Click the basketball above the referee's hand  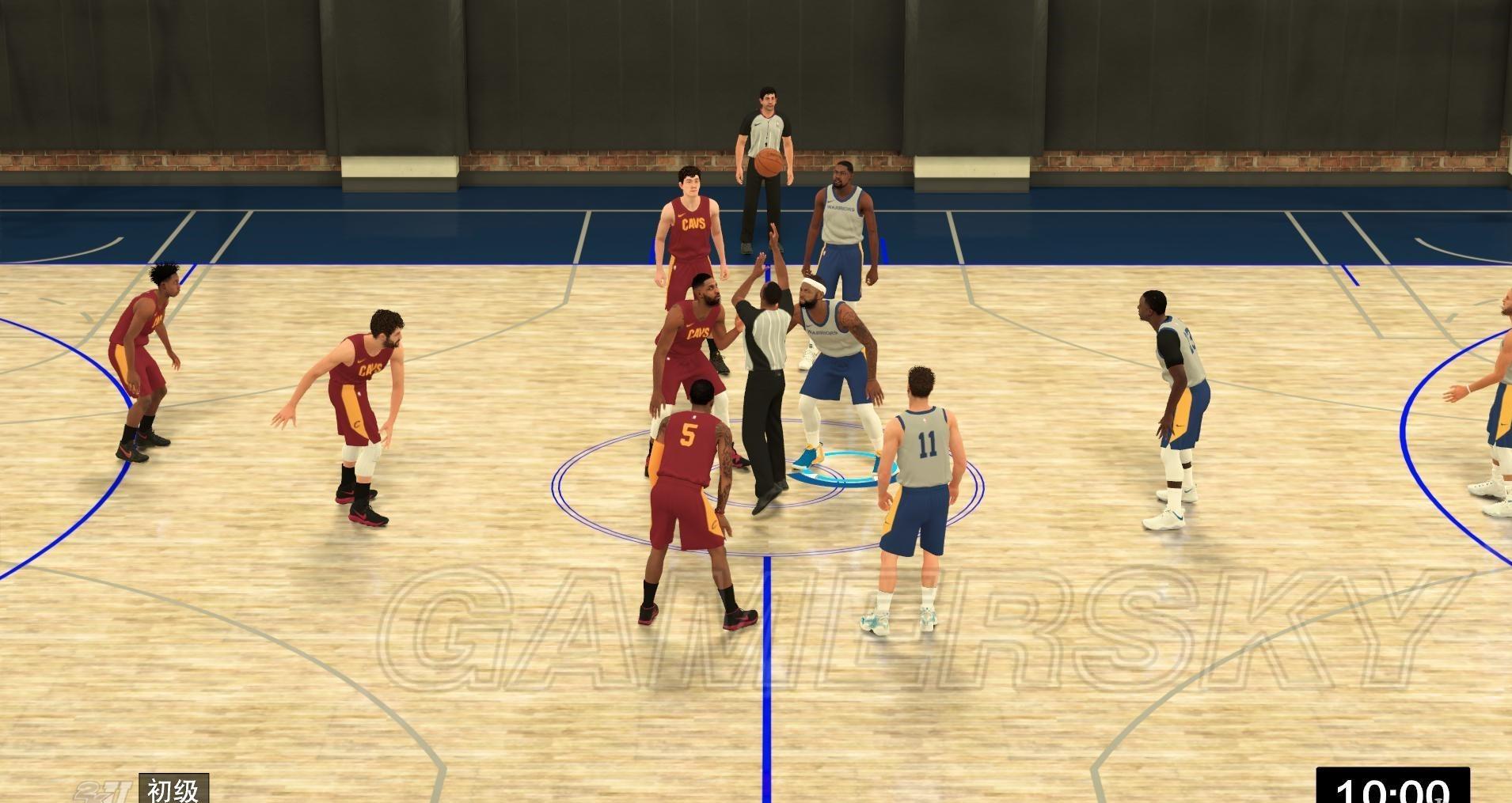tap(769, 163)
